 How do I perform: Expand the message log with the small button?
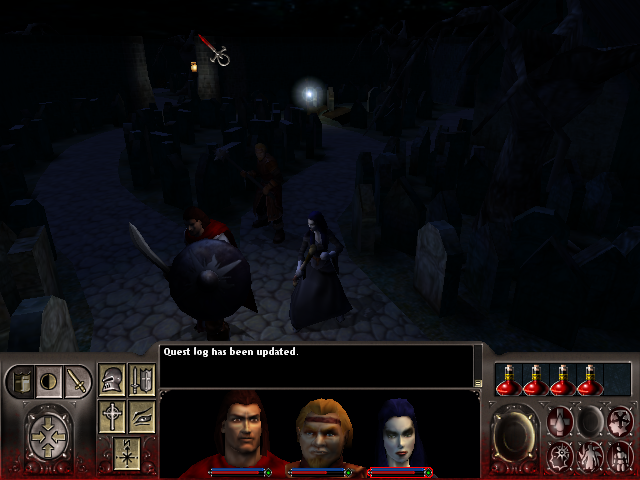coord(478,382)
